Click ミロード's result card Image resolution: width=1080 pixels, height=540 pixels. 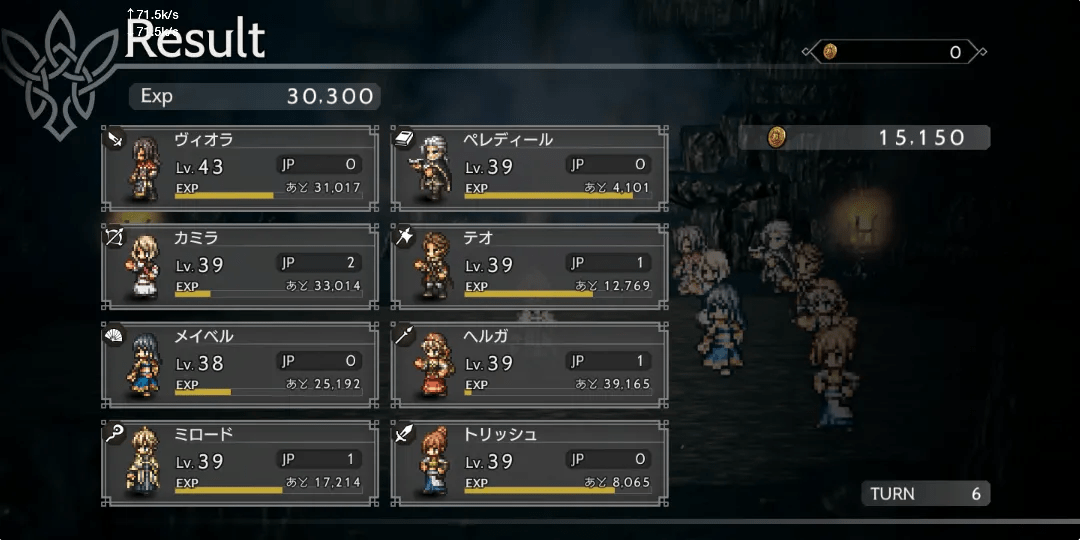point(238,462)
